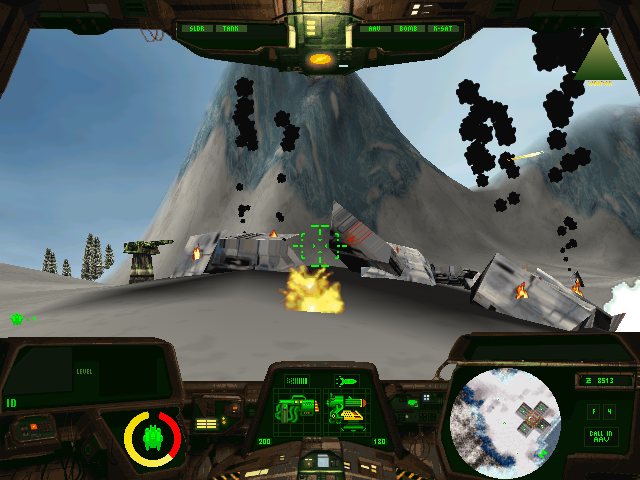Activate the K-SAT option
This screenshot has width=640, height=480.
pyautogui.click(x=441, y=29)
